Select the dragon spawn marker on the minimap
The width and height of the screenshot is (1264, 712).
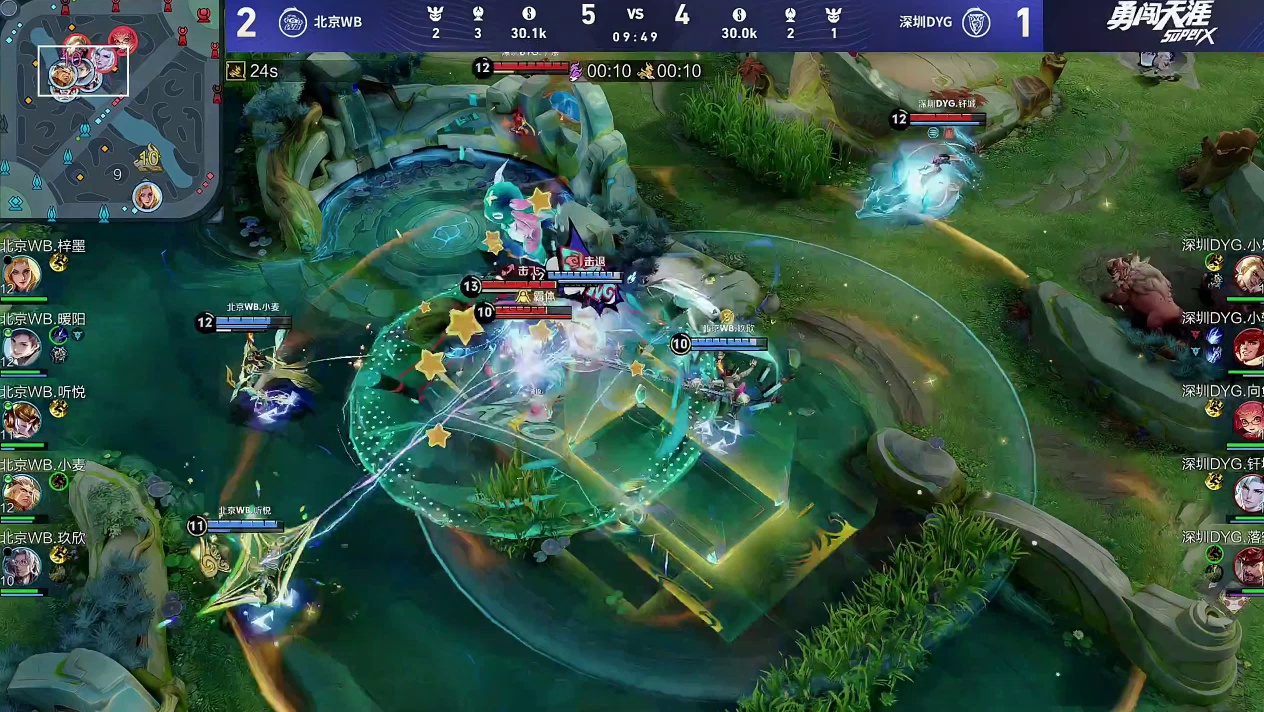[150, 157]
